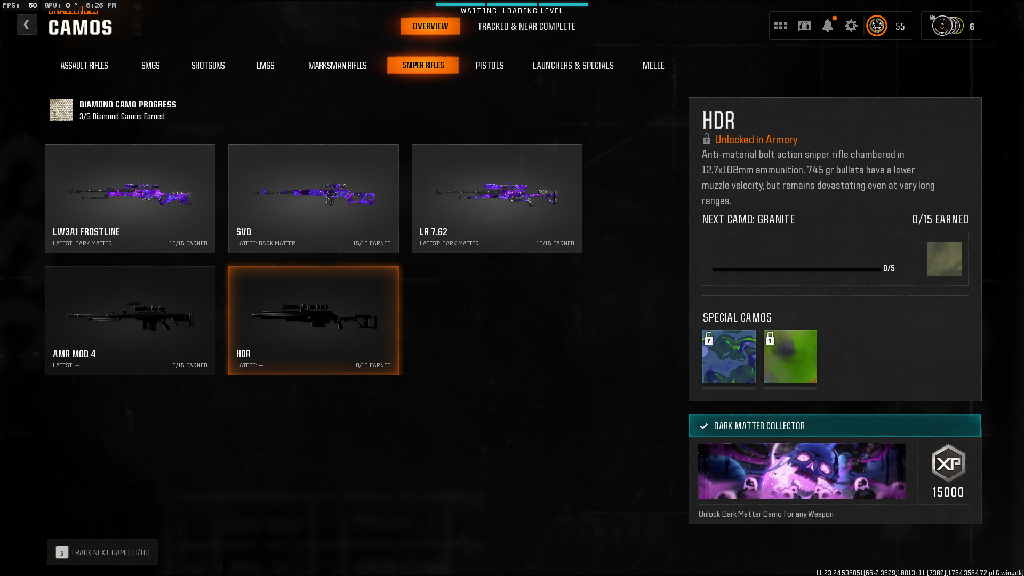
Task: Go back using the arrow beside CAMOS
Action: [x=26, y=25]
